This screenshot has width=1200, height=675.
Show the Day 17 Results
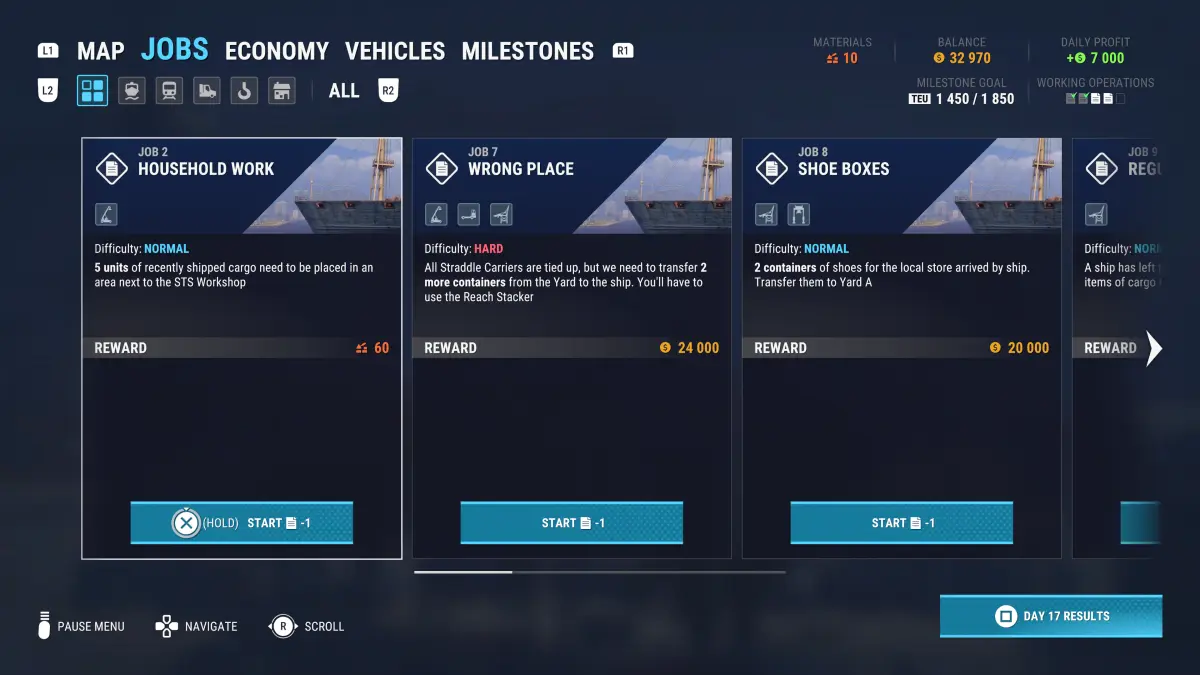click(x=1051, y=616)
